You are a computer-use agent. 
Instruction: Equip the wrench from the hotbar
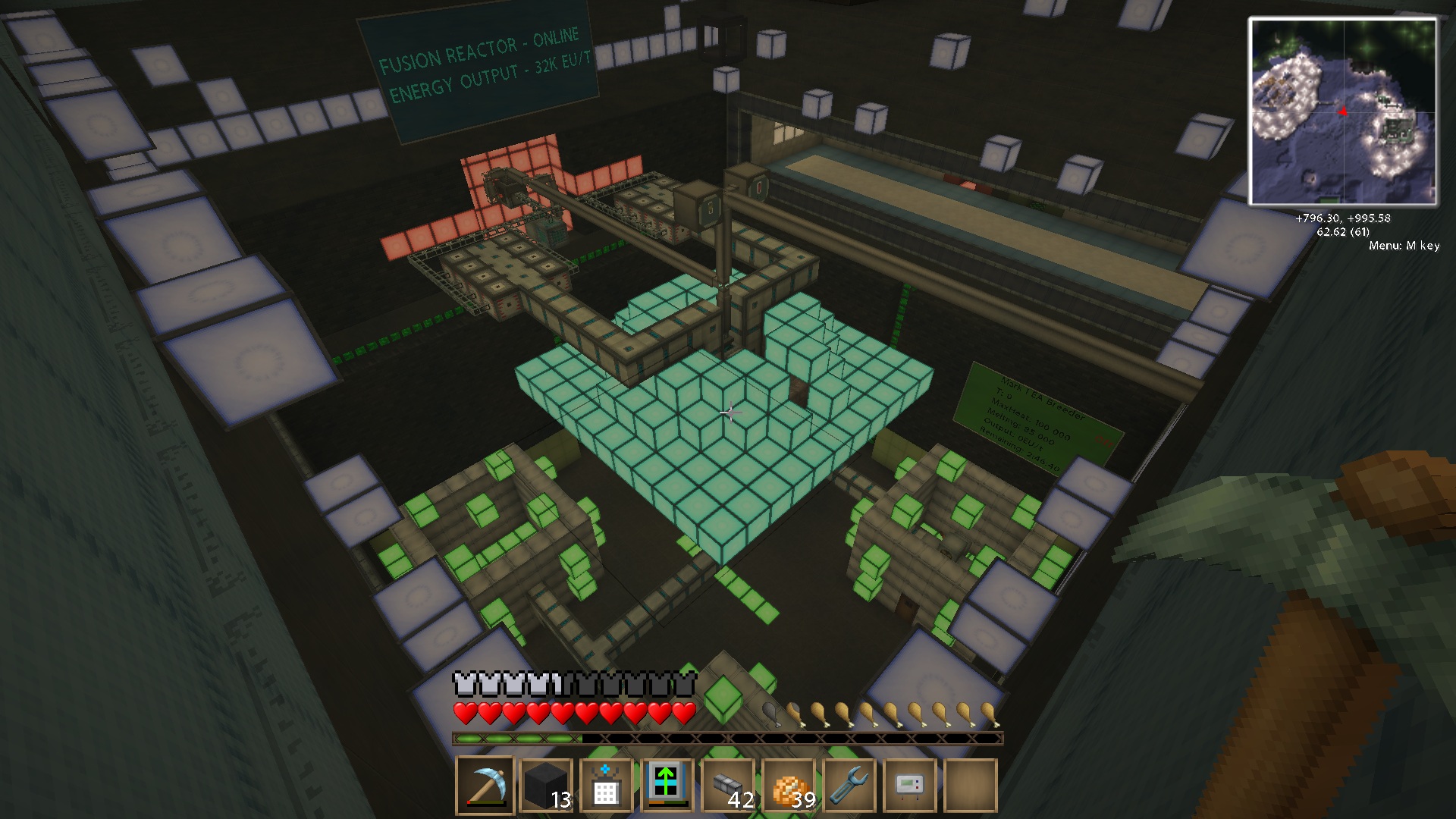pos(849,786)
